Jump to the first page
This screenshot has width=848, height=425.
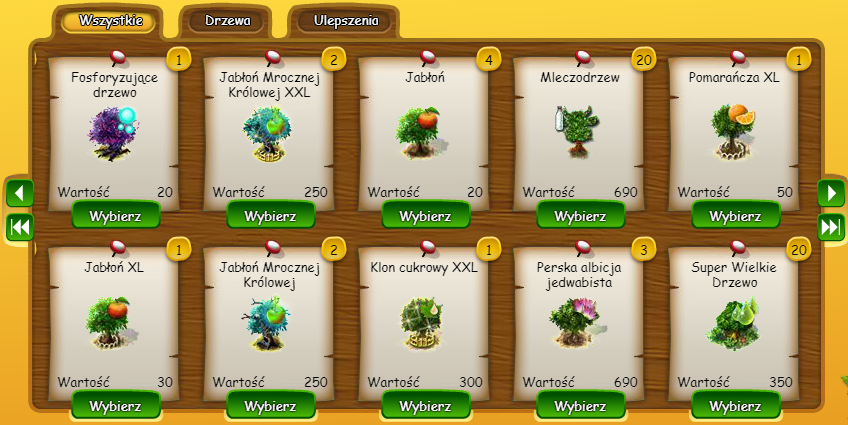click(20, 227)
